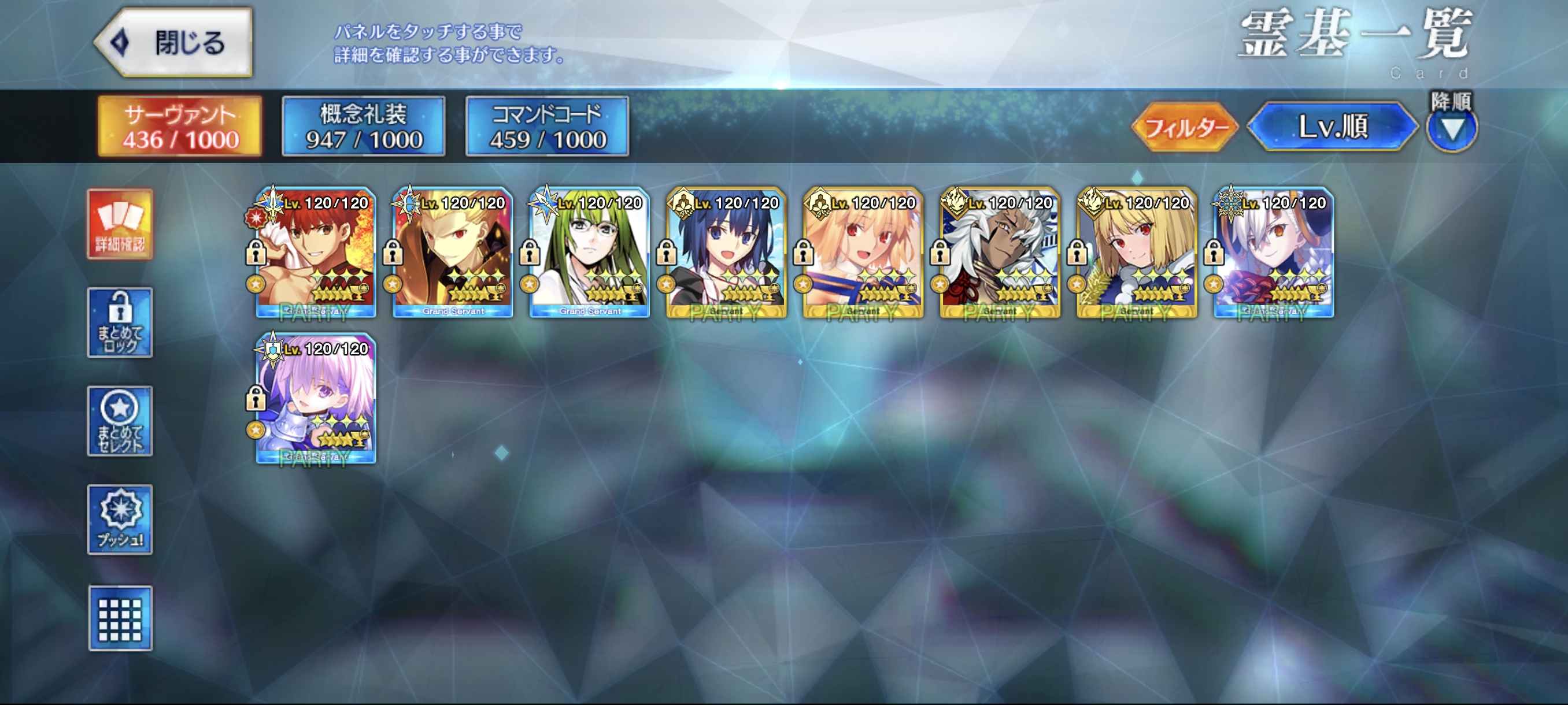The width and height of the screenshot is (1568, 705).
Task: Activate まとめてセレクト bulk select
Action: pos(120,421)
